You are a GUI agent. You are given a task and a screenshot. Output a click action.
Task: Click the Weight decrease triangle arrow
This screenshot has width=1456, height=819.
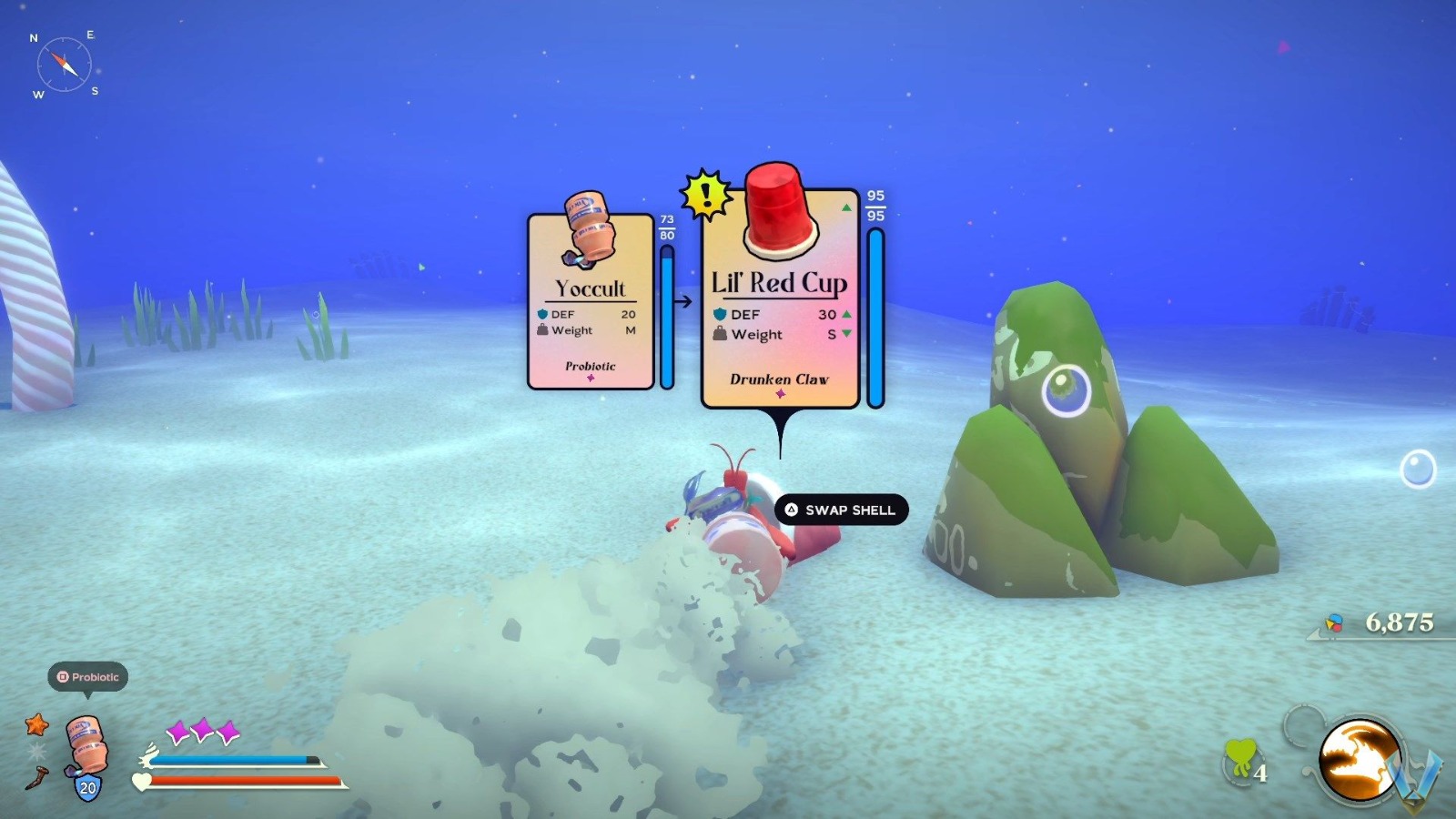pyautogui.click(x=848, y=335)
